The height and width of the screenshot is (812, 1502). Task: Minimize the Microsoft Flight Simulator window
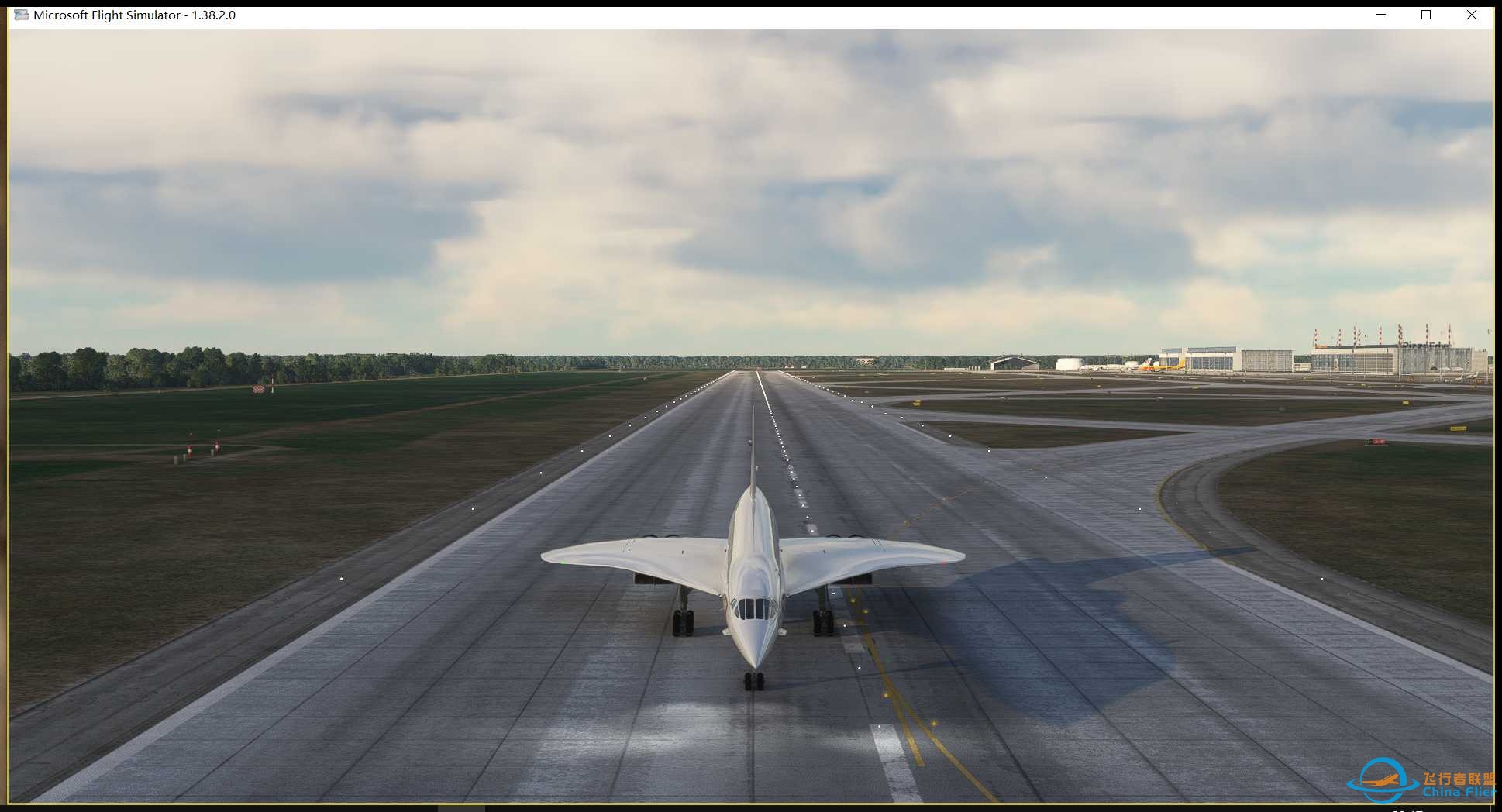[x=1380, y=14]
